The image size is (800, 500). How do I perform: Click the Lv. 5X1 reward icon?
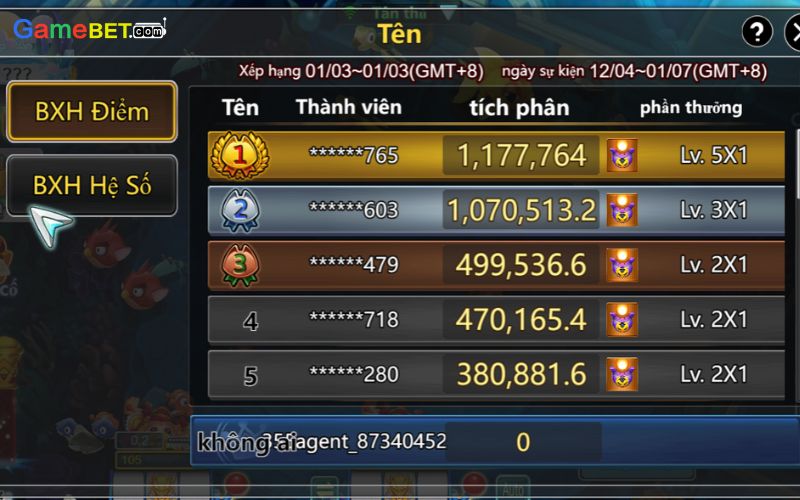tap(622, 155)
